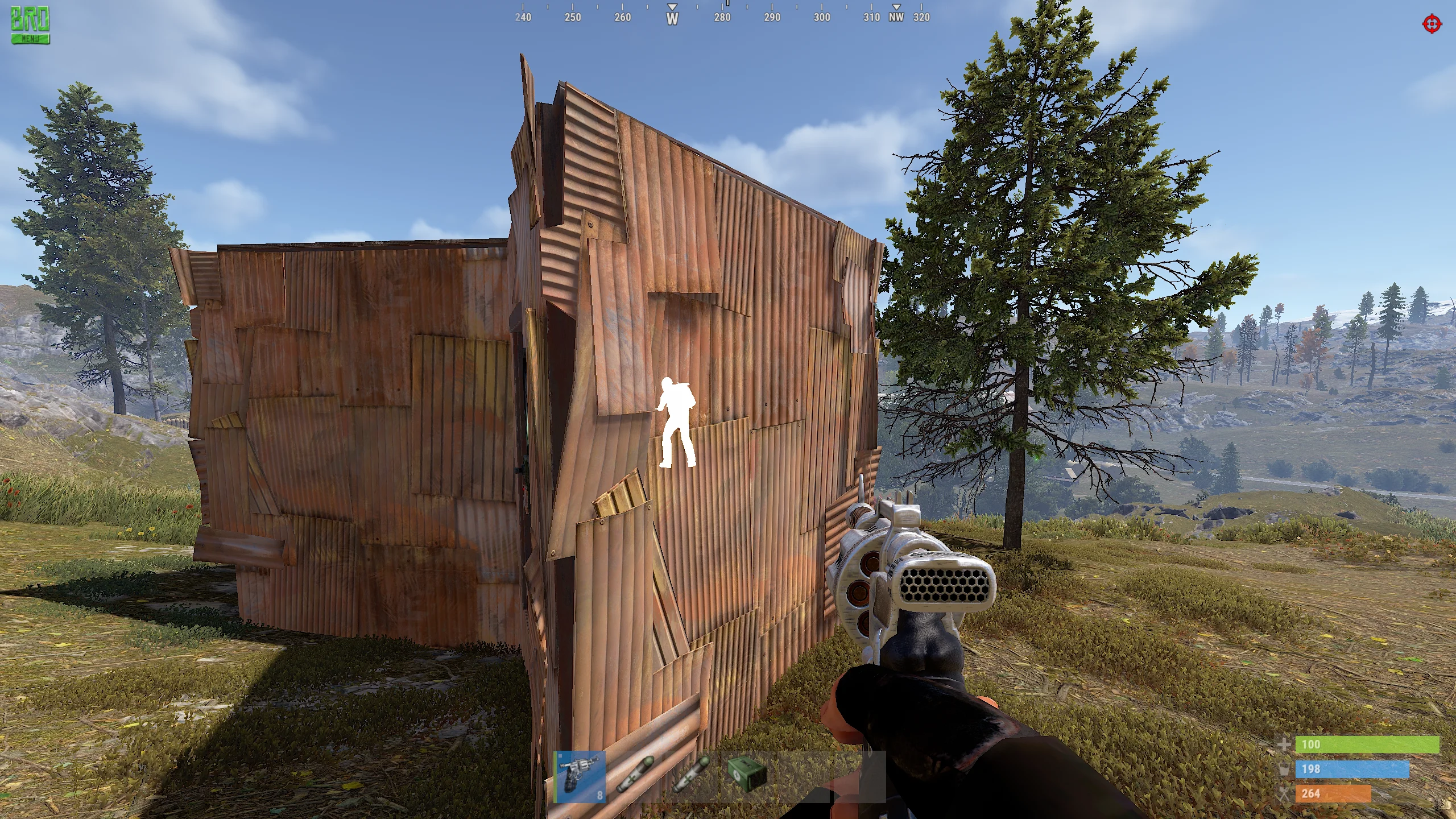Click the NW label on the compass strip

tap(895, 18)
